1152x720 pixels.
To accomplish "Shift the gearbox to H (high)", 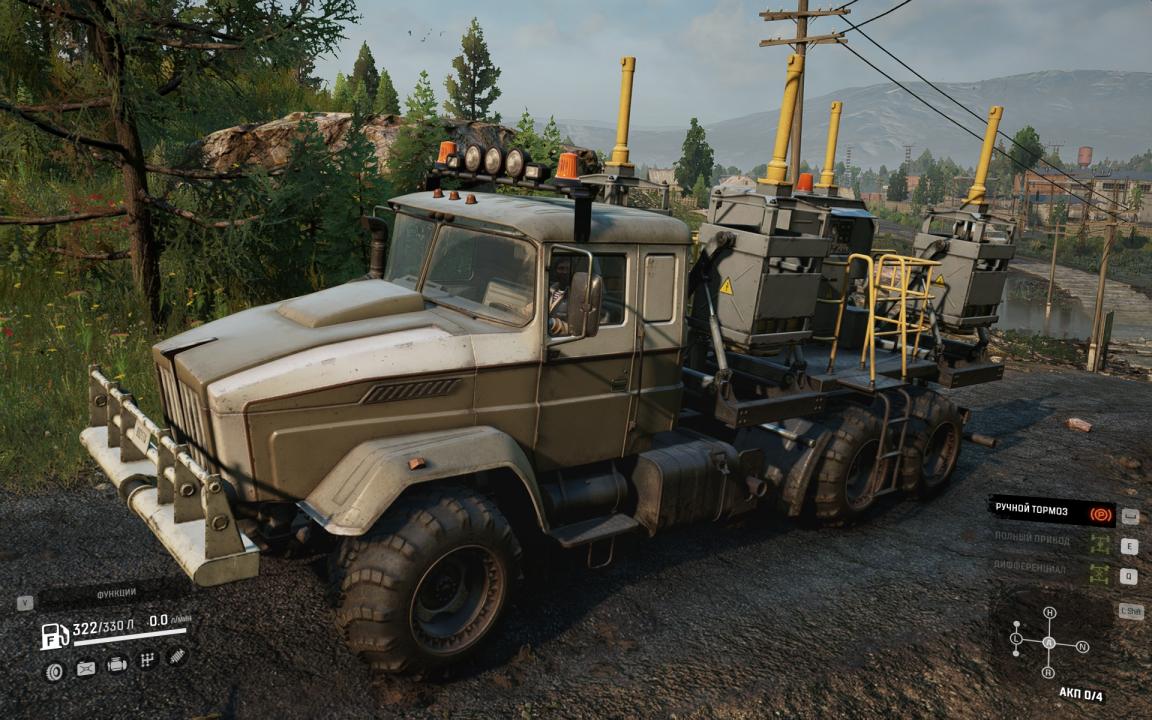I will 1049,612.
